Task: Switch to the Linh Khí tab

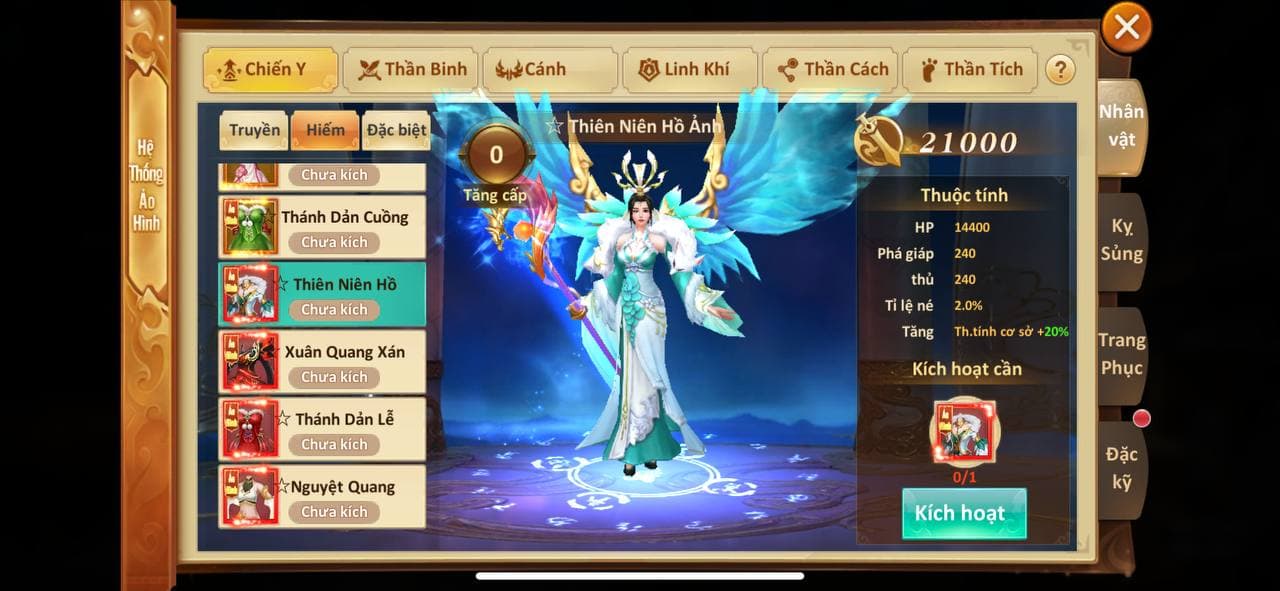Action: pos(687,70)
